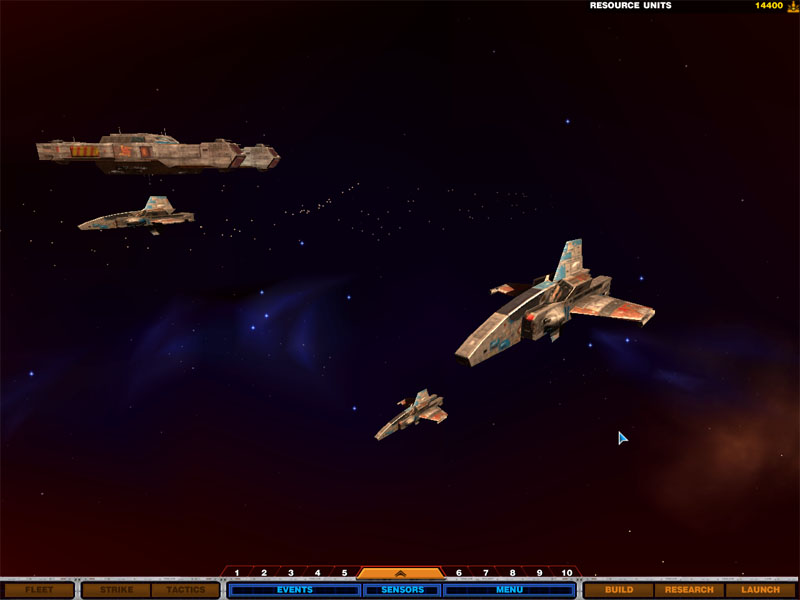The width and height of the screenshot is (800, 600).
Task: Toggle the orange taskbar collapse arrow
Action: [401, 573]
